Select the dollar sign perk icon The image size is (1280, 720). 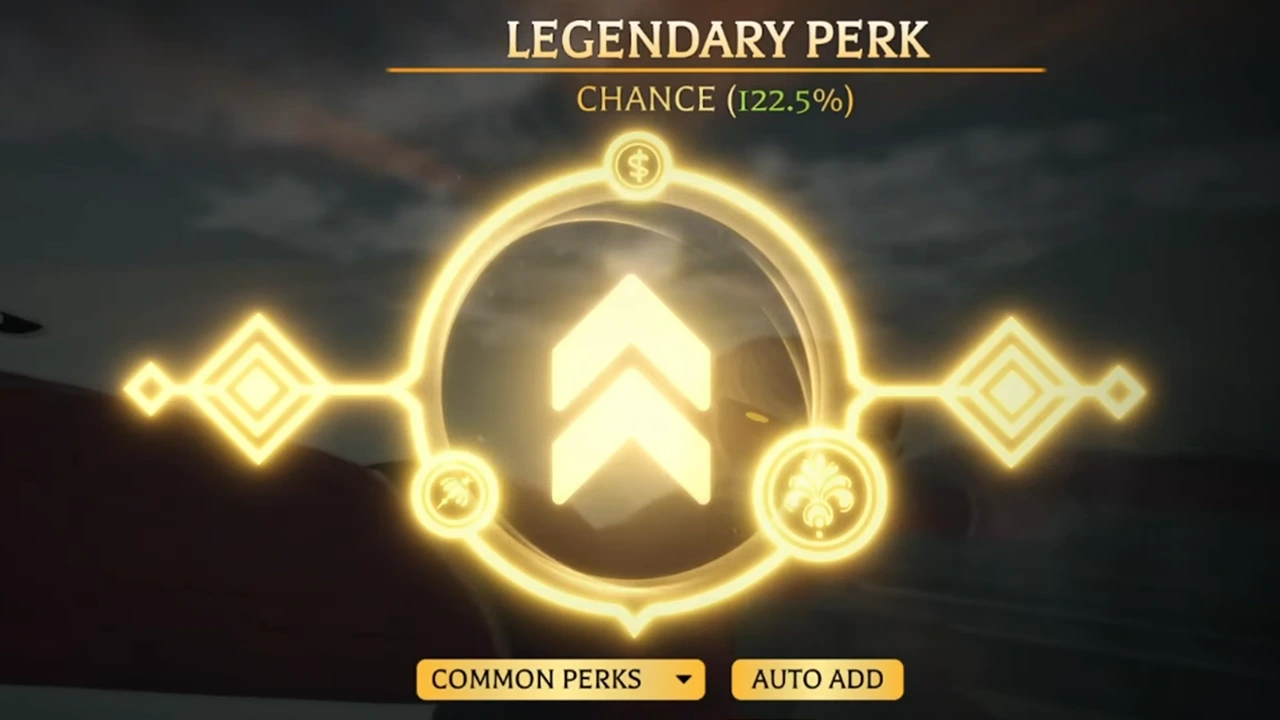(637, 163)
